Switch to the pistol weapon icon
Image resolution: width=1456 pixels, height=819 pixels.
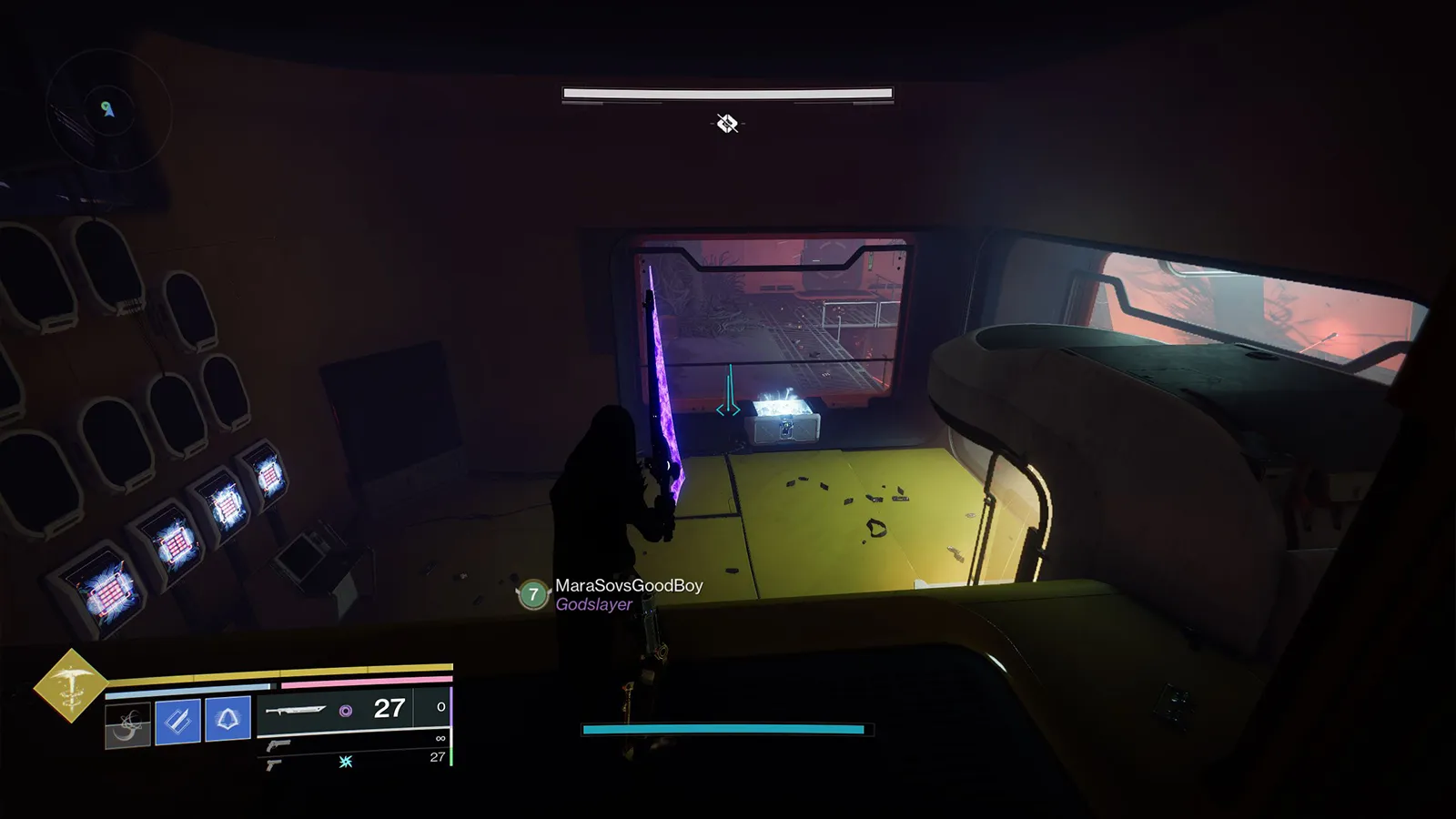[274, 764]
